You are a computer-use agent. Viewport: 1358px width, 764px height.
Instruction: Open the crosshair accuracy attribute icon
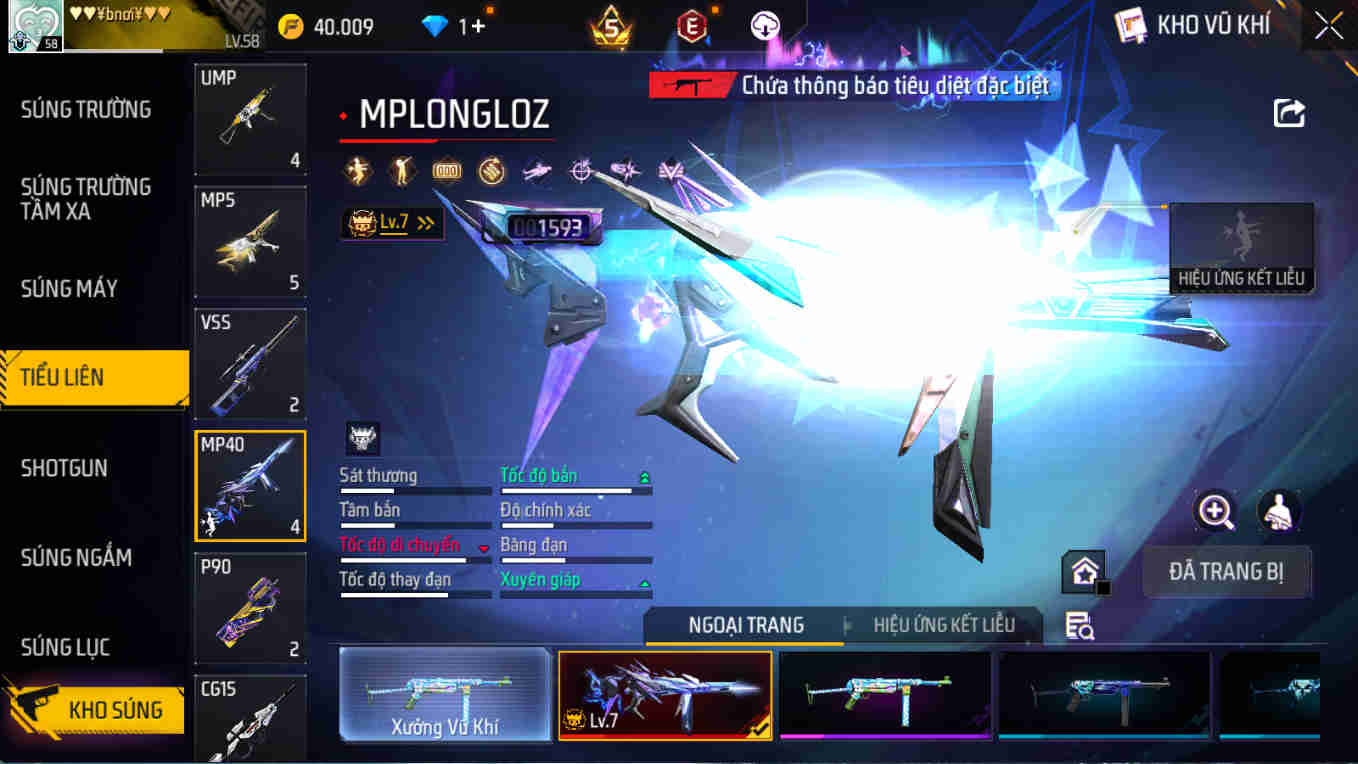pyautogui.click(x=581, y=170)
